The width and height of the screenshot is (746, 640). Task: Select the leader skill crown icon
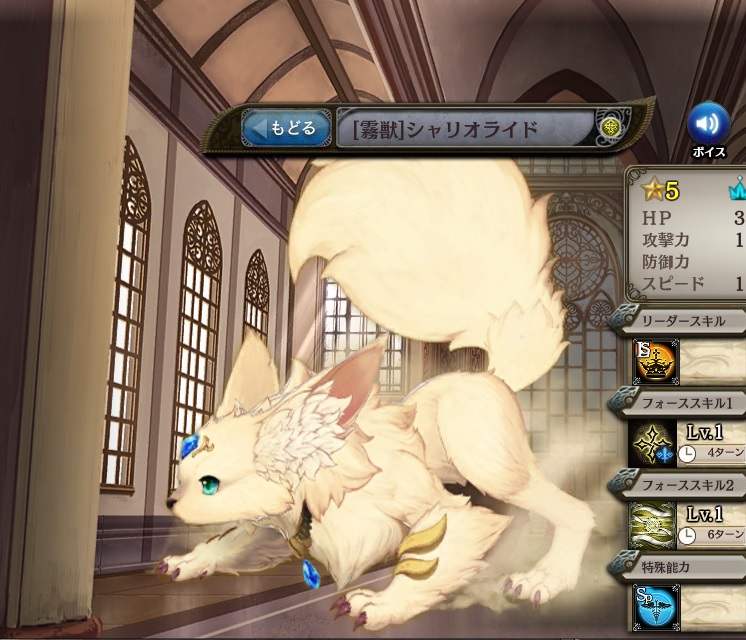(x=656, y=361)
